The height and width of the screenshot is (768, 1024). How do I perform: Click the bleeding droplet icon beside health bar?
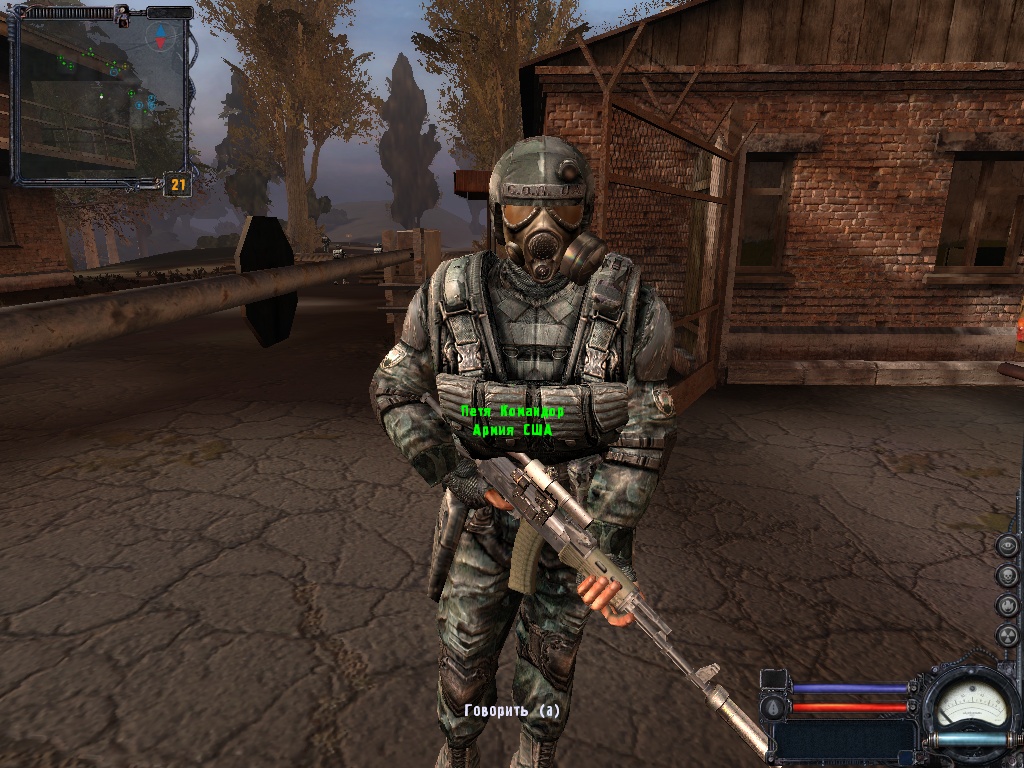pyautogui.click(x=771, y=707)
